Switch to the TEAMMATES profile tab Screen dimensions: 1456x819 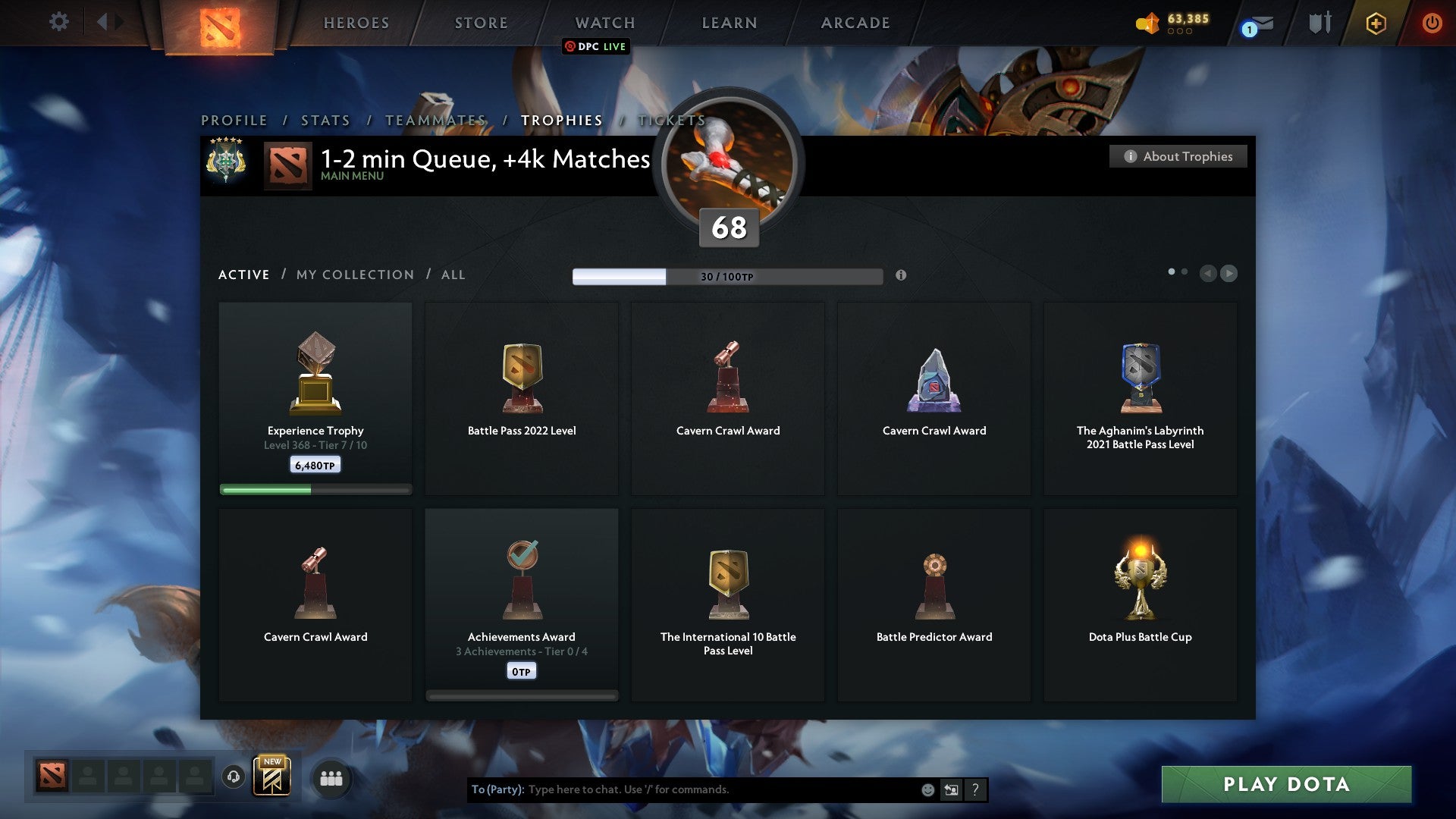coord(435,120)
